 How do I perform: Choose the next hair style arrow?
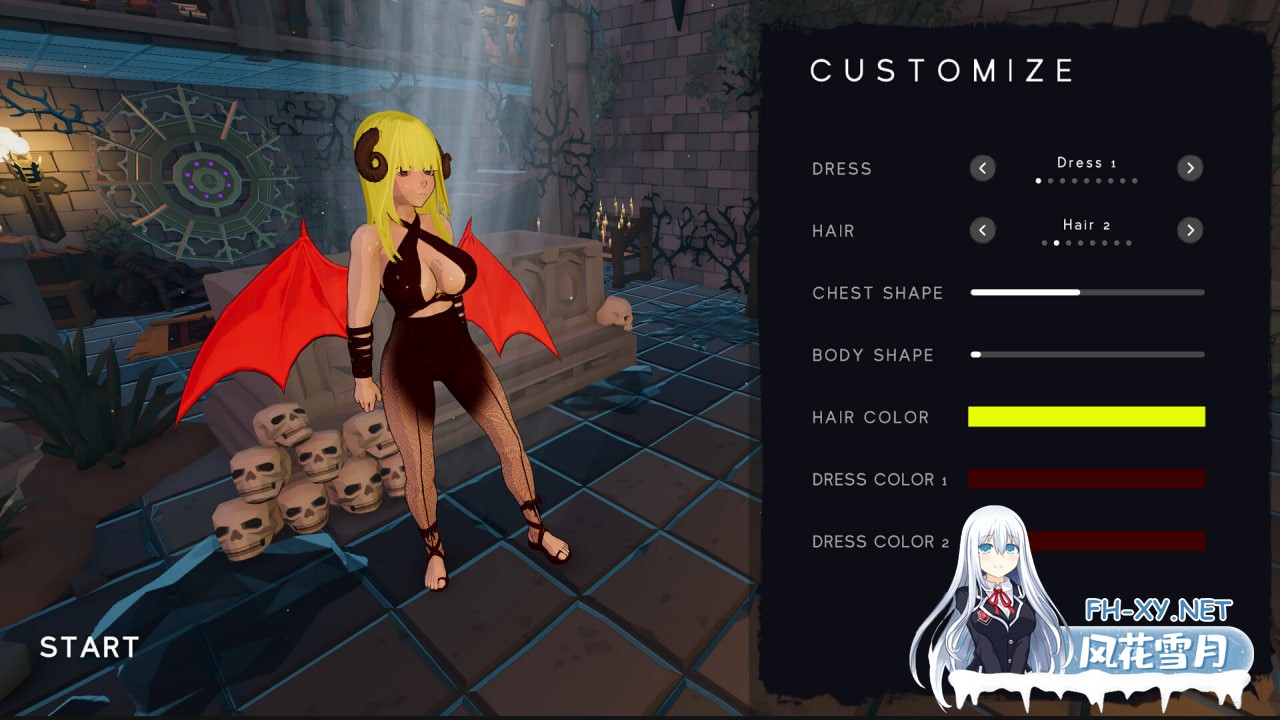(x=1189, y=231)
